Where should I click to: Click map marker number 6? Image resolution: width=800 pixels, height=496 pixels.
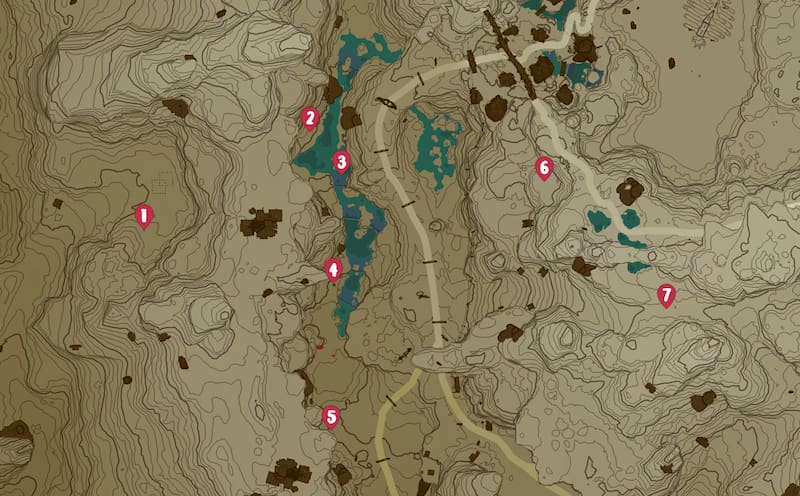[544, 167]
